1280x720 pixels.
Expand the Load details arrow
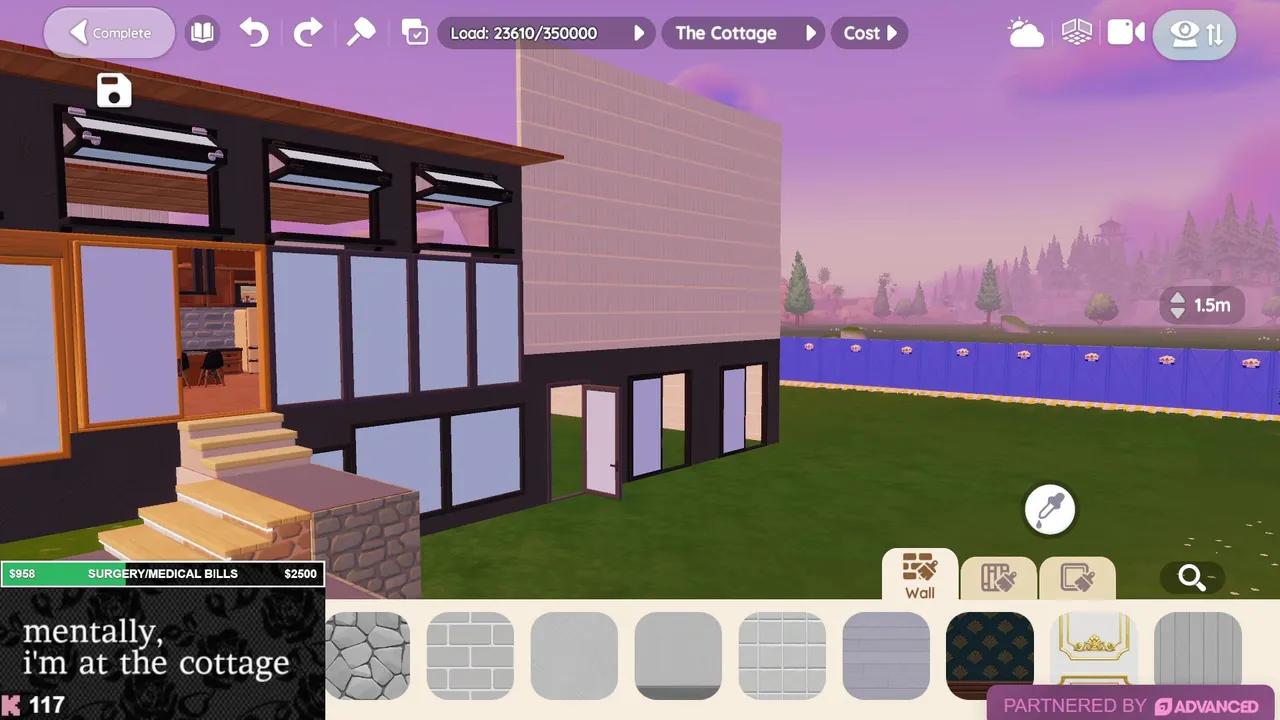click(639, 33)
